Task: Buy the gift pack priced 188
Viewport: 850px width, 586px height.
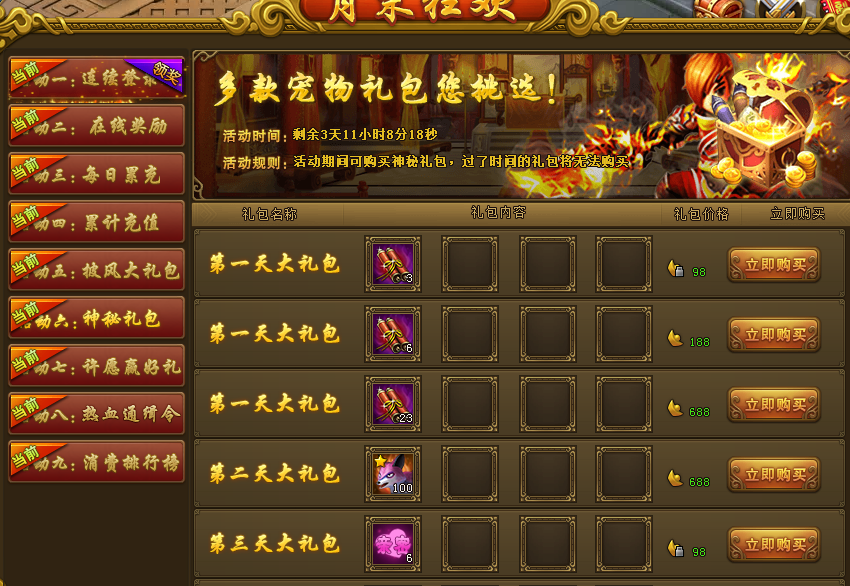Action: (773, 335)
